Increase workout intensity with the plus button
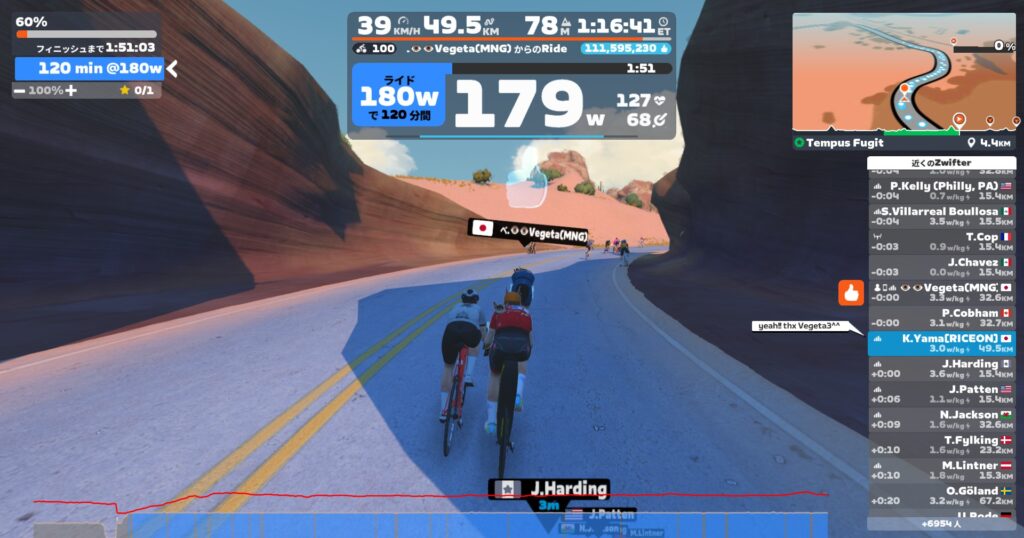 [71, 90]
